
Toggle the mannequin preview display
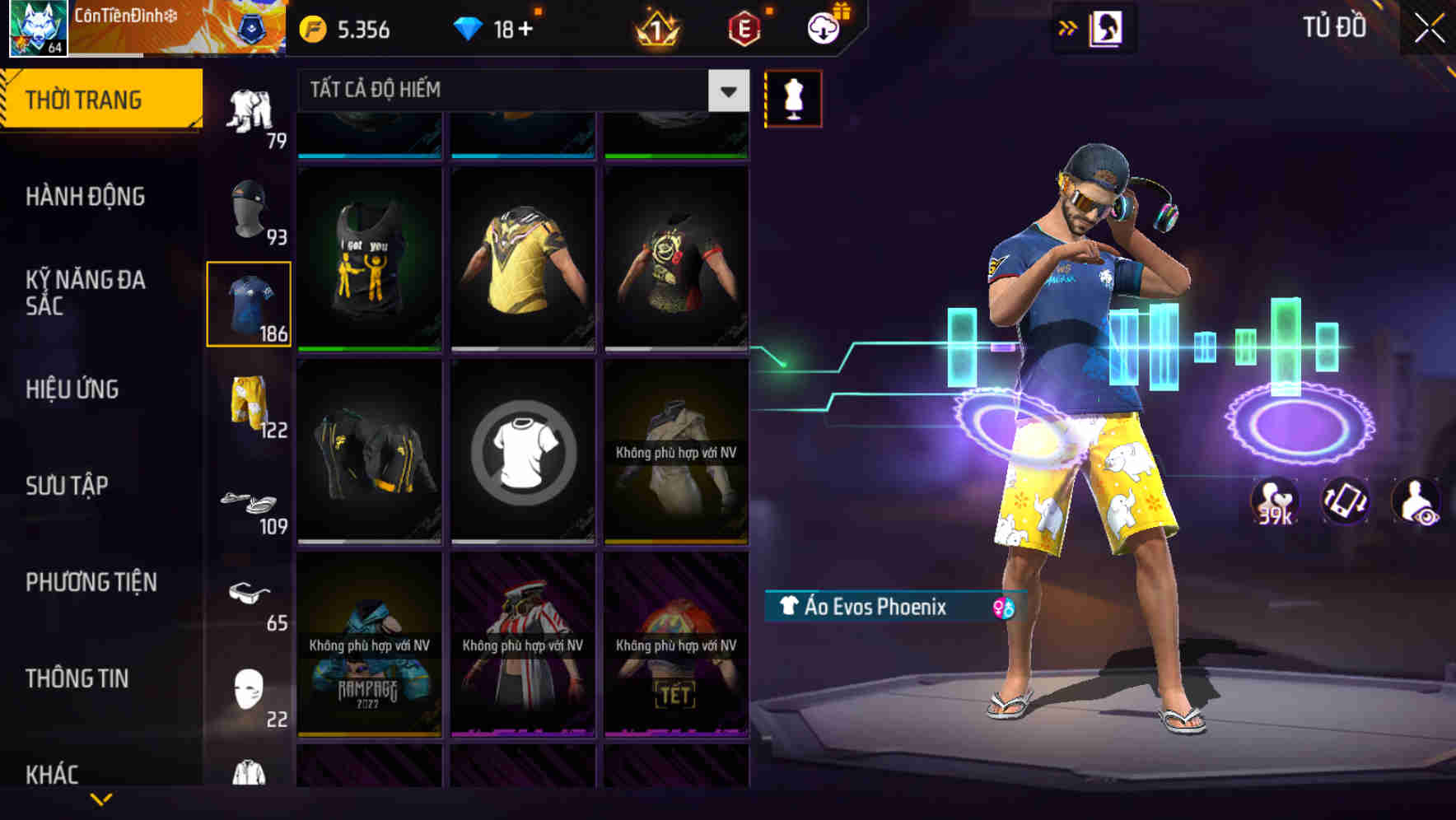click(793, 97)
